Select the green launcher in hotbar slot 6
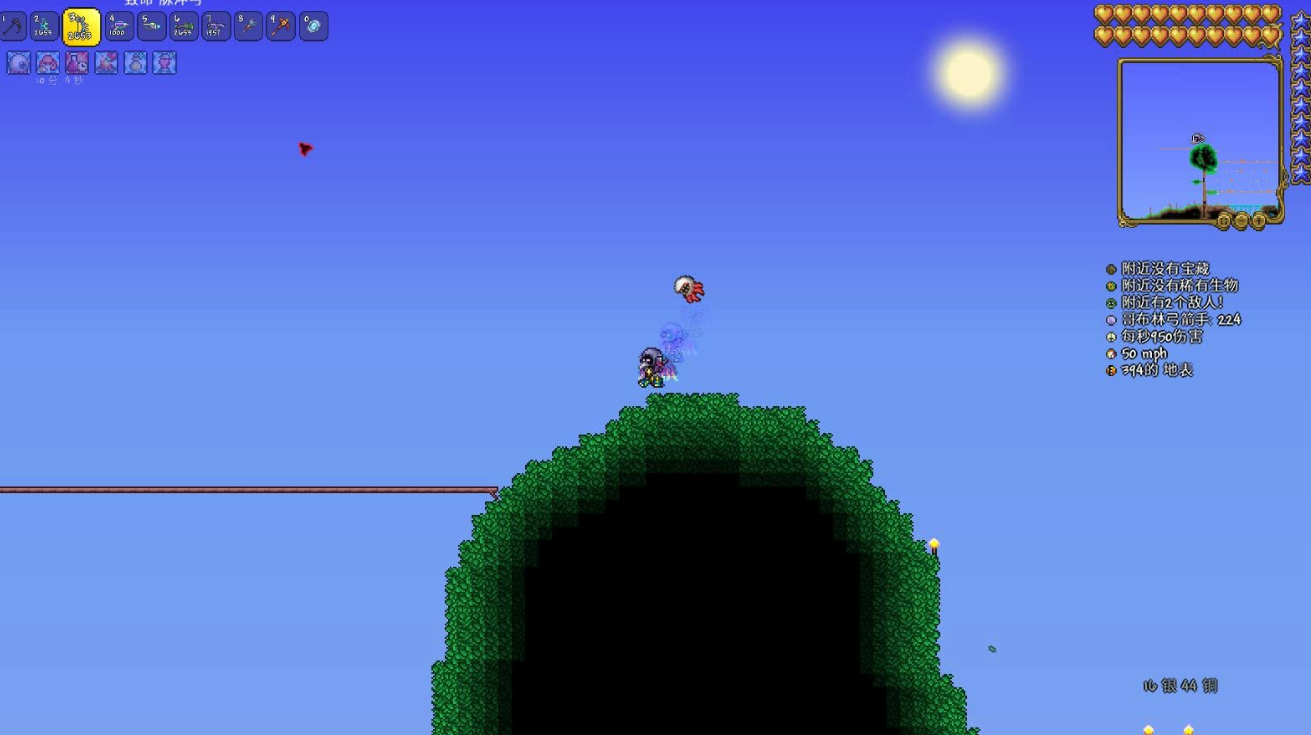The height and width of the screenshot is (735, 1311). click(184, 26)
